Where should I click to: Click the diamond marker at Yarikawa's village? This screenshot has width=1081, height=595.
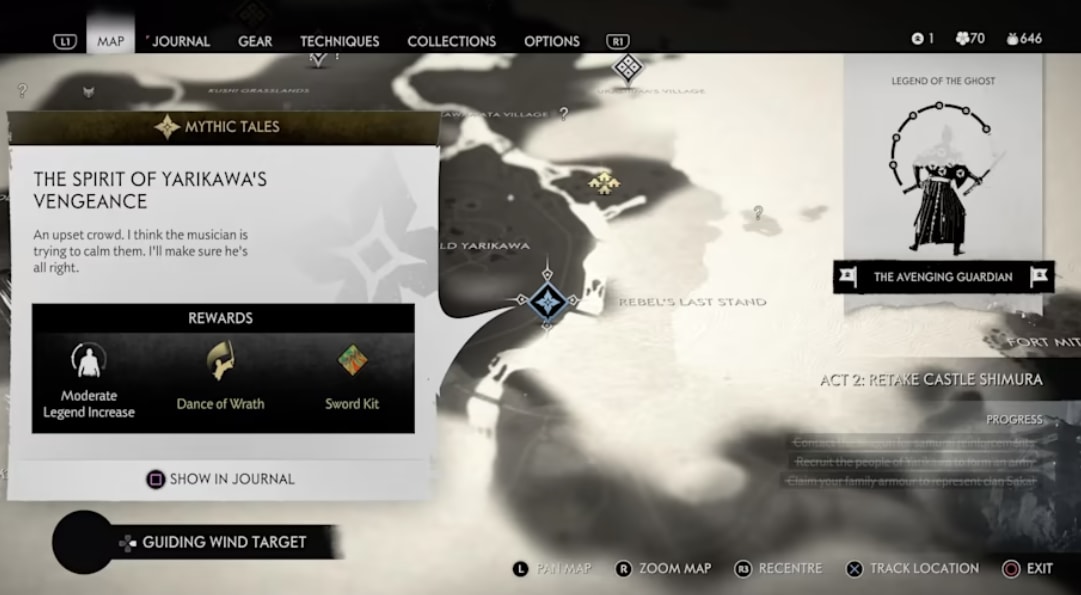pyautogui.click(x=627, y=68)
